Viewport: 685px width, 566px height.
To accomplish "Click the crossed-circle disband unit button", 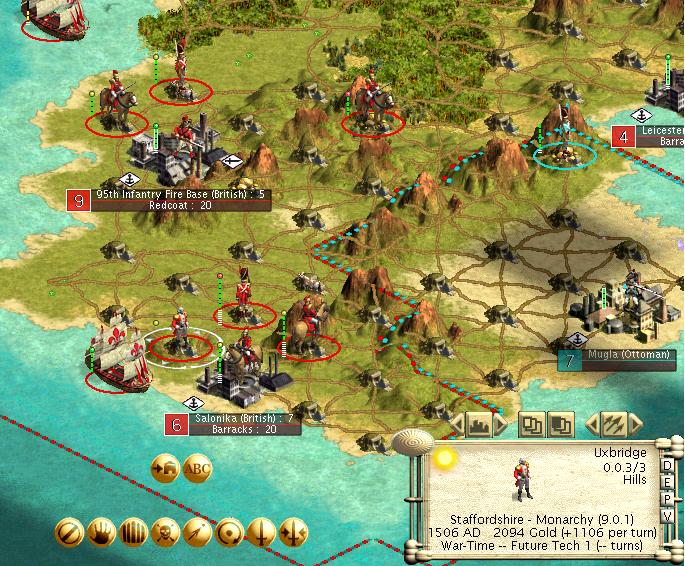I will click(67, 531).
